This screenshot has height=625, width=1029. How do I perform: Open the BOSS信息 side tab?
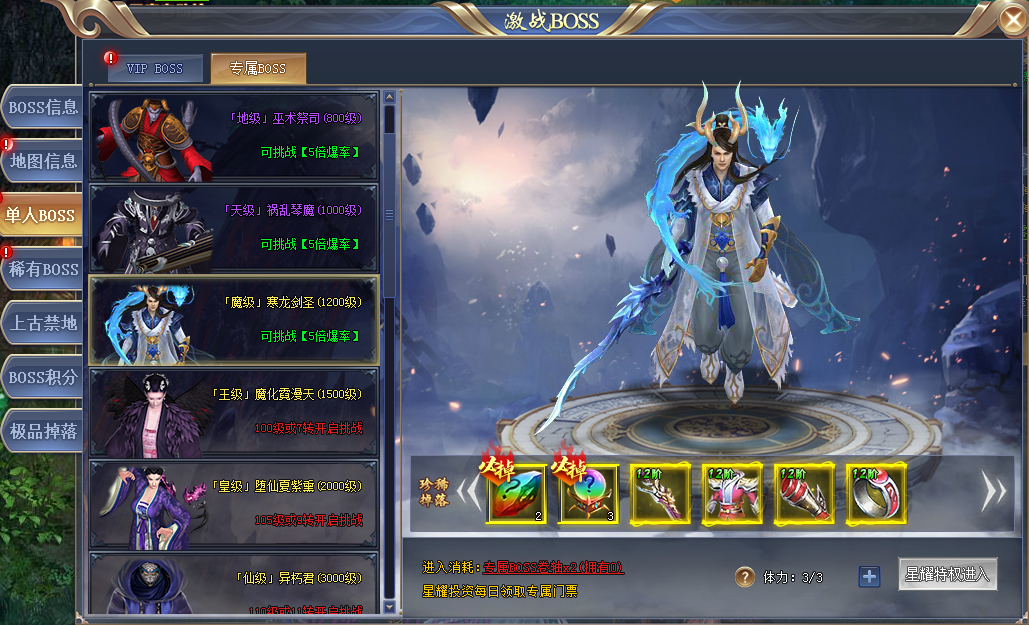(x=42, y=108)
